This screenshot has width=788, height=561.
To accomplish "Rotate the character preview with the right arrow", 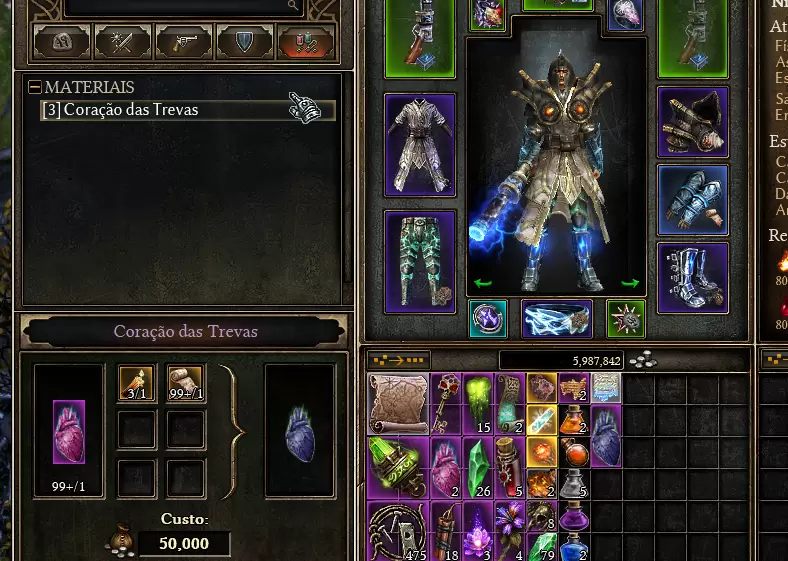I will (x=629, y=283).
